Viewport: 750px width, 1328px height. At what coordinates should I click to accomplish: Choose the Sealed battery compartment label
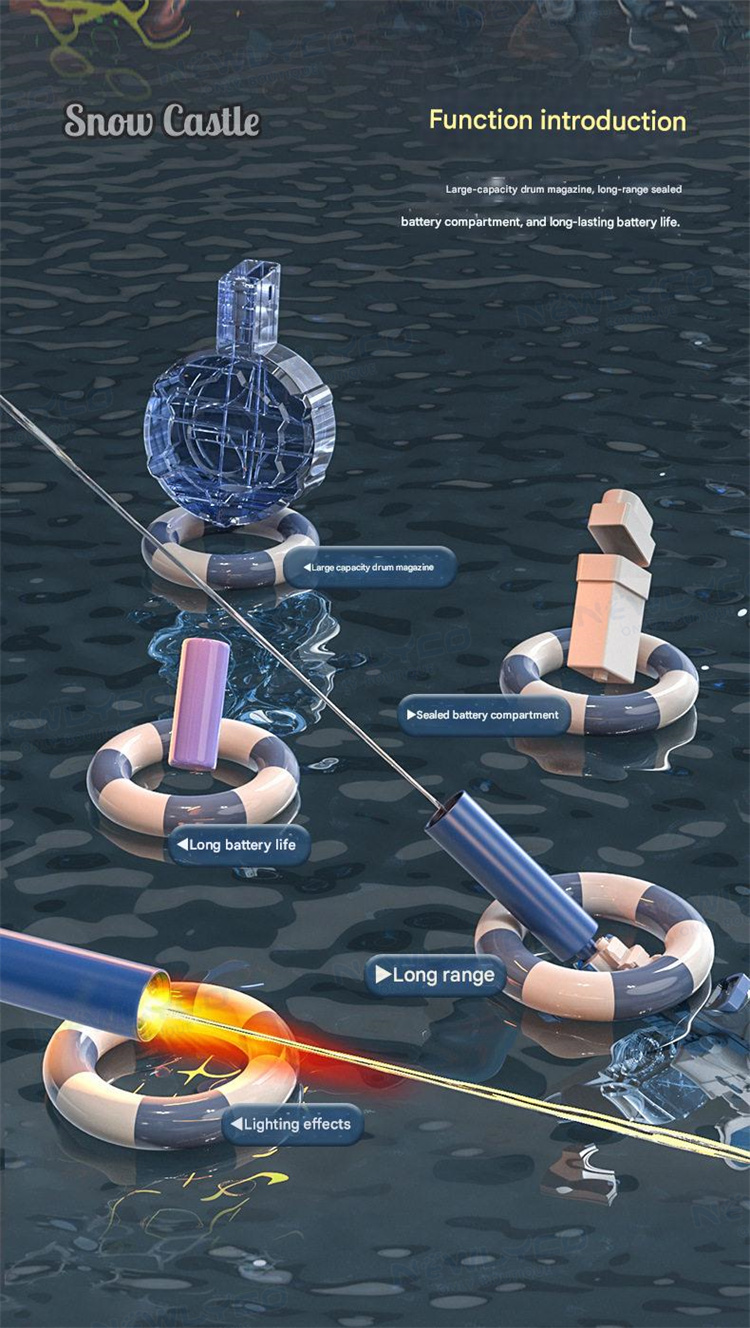(484, 715)
